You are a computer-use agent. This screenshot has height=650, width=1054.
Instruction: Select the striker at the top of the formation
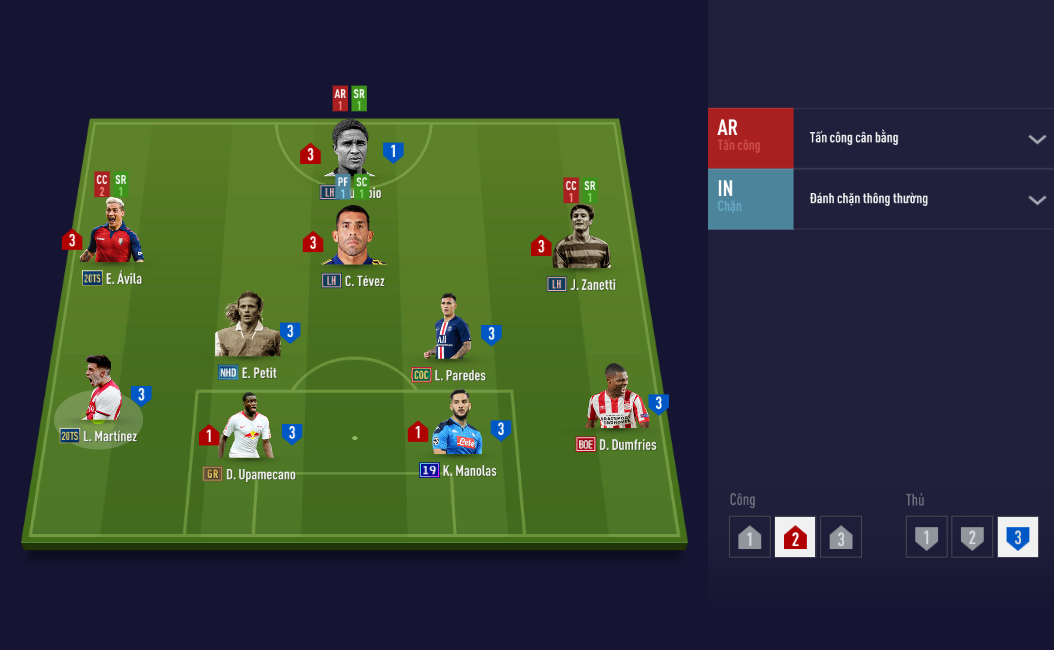coord(349,152)
